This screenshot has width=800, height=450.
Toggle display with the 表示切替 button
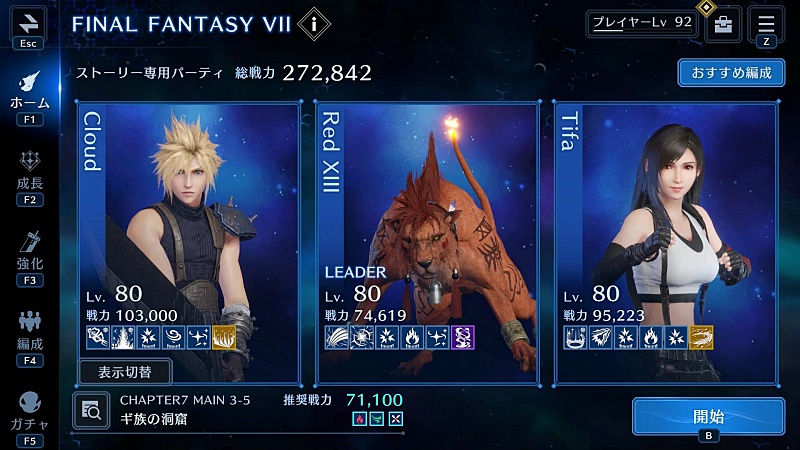pos(124,372)
